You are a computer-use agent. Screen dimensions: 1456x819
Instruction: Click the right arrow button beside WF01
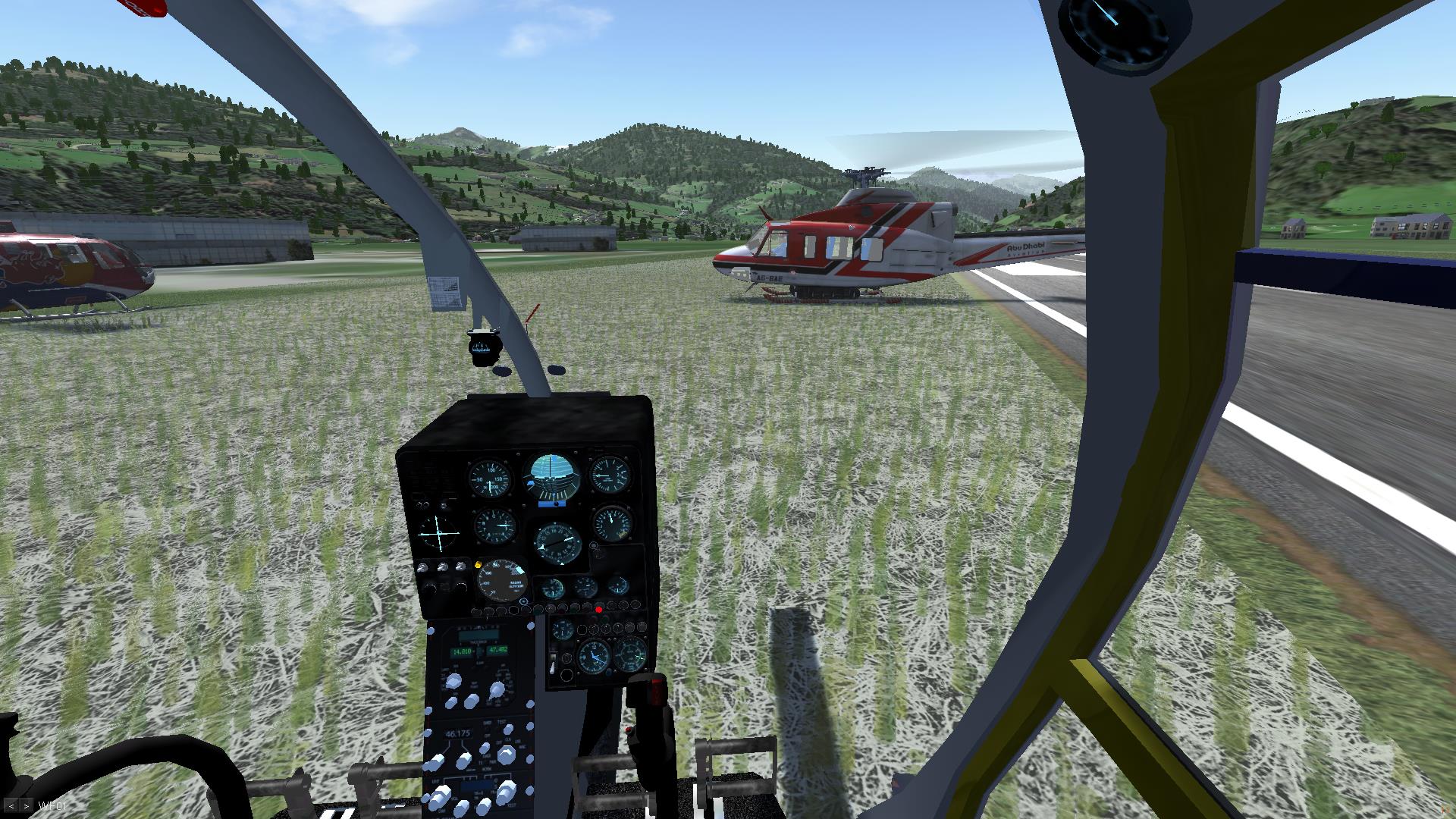(26, 805)
